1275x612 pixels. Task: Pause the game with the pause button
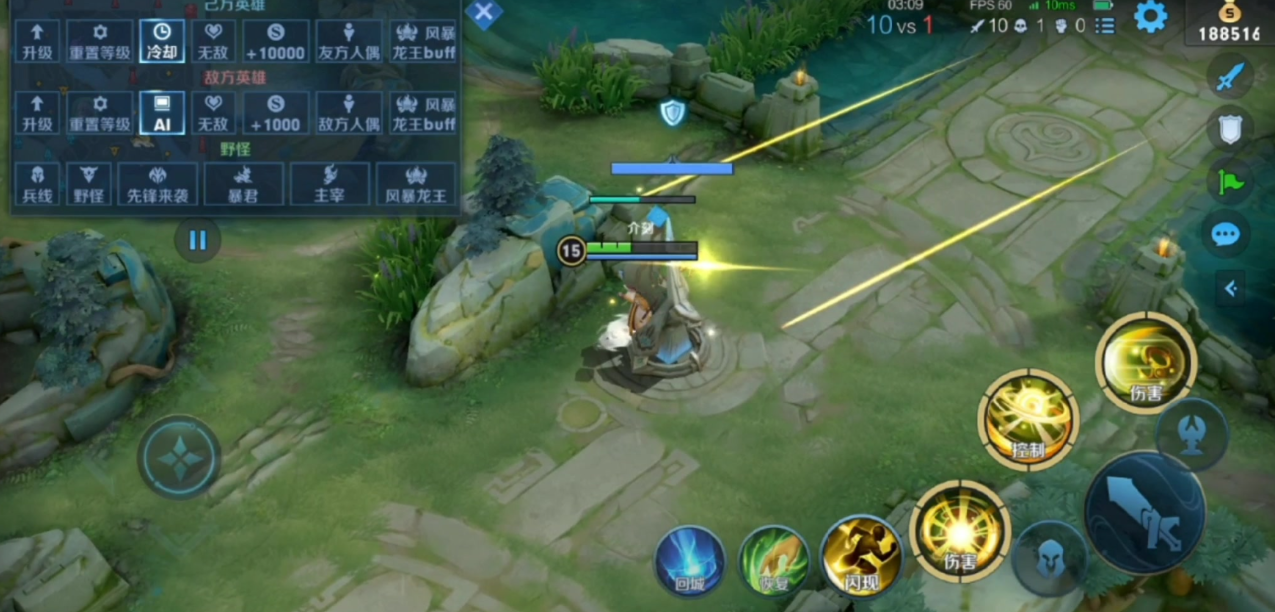point(197,240)
